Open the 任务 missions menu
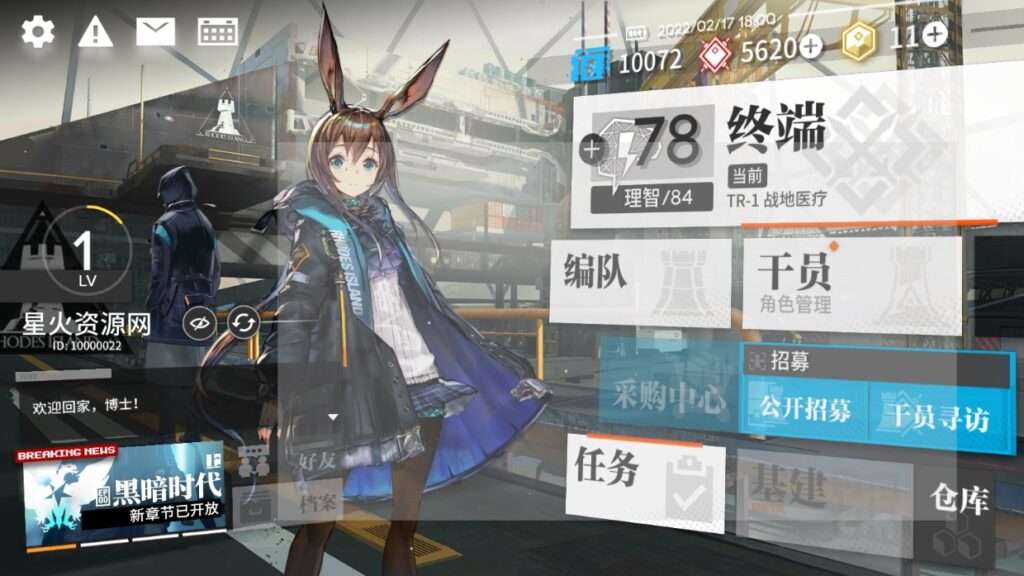This screenshot has width=1024, height=576. click(x=645, y=475)
